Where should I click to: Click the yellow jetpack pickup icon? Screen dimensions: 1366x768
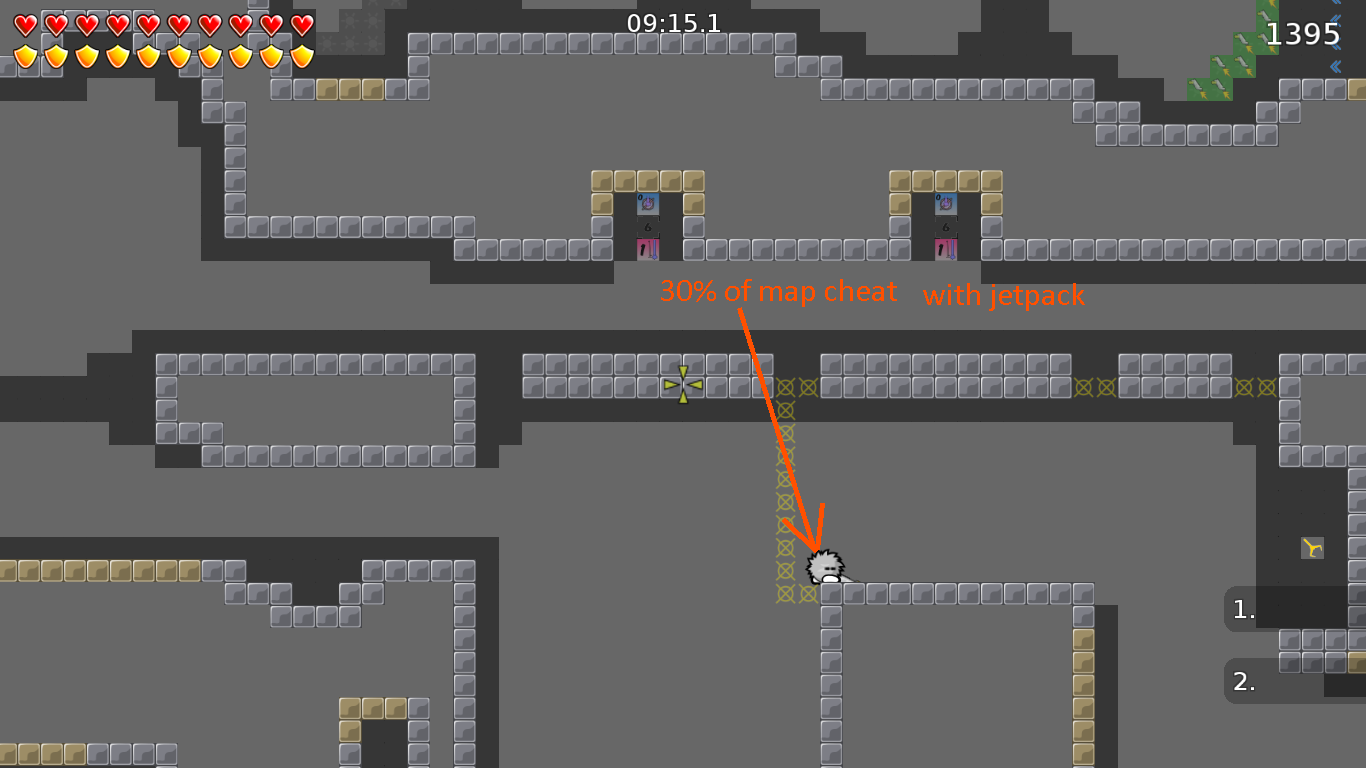[1310, 546]
